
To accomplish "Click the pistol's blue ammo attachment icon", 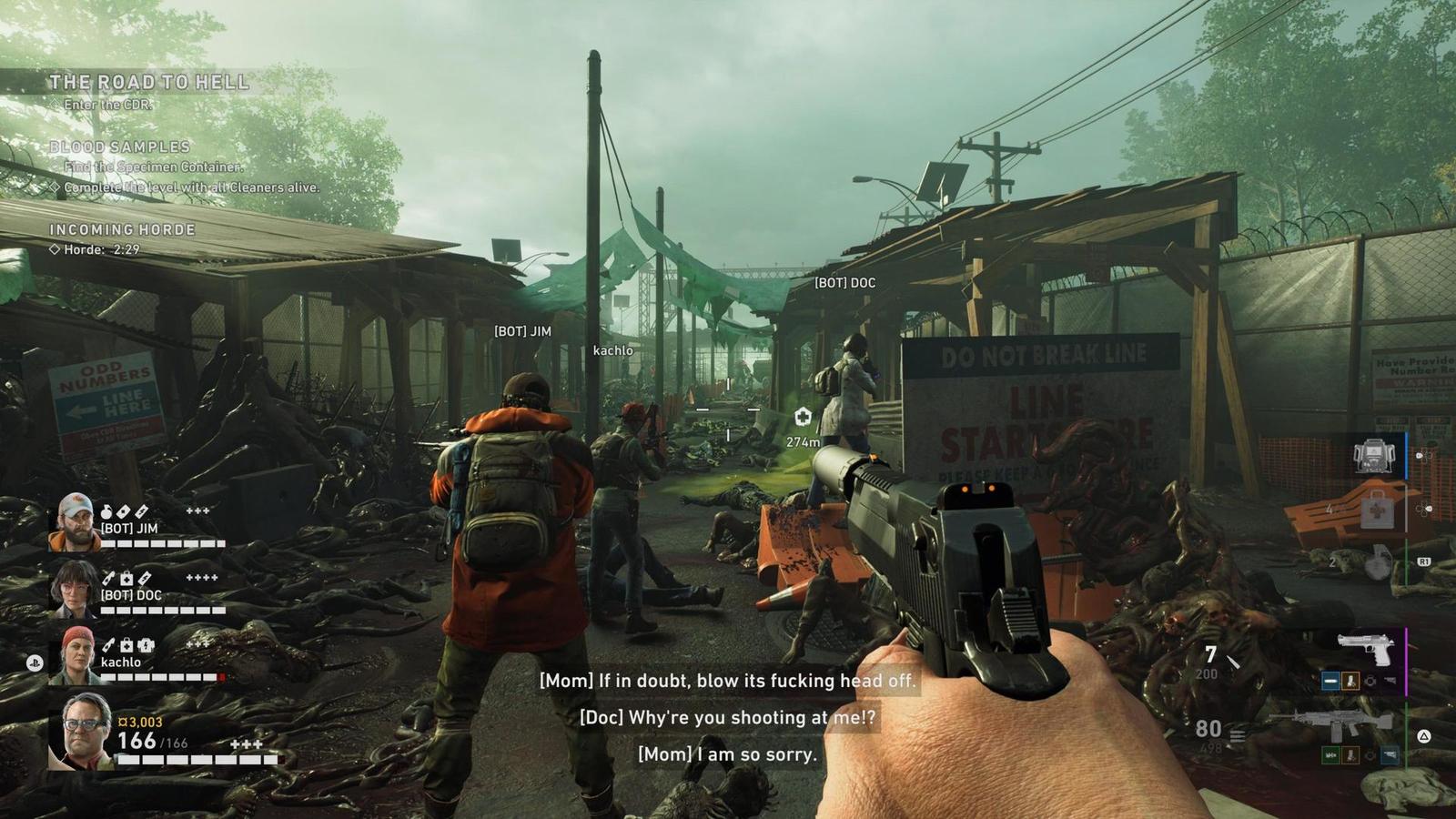I will point(1330,681).
